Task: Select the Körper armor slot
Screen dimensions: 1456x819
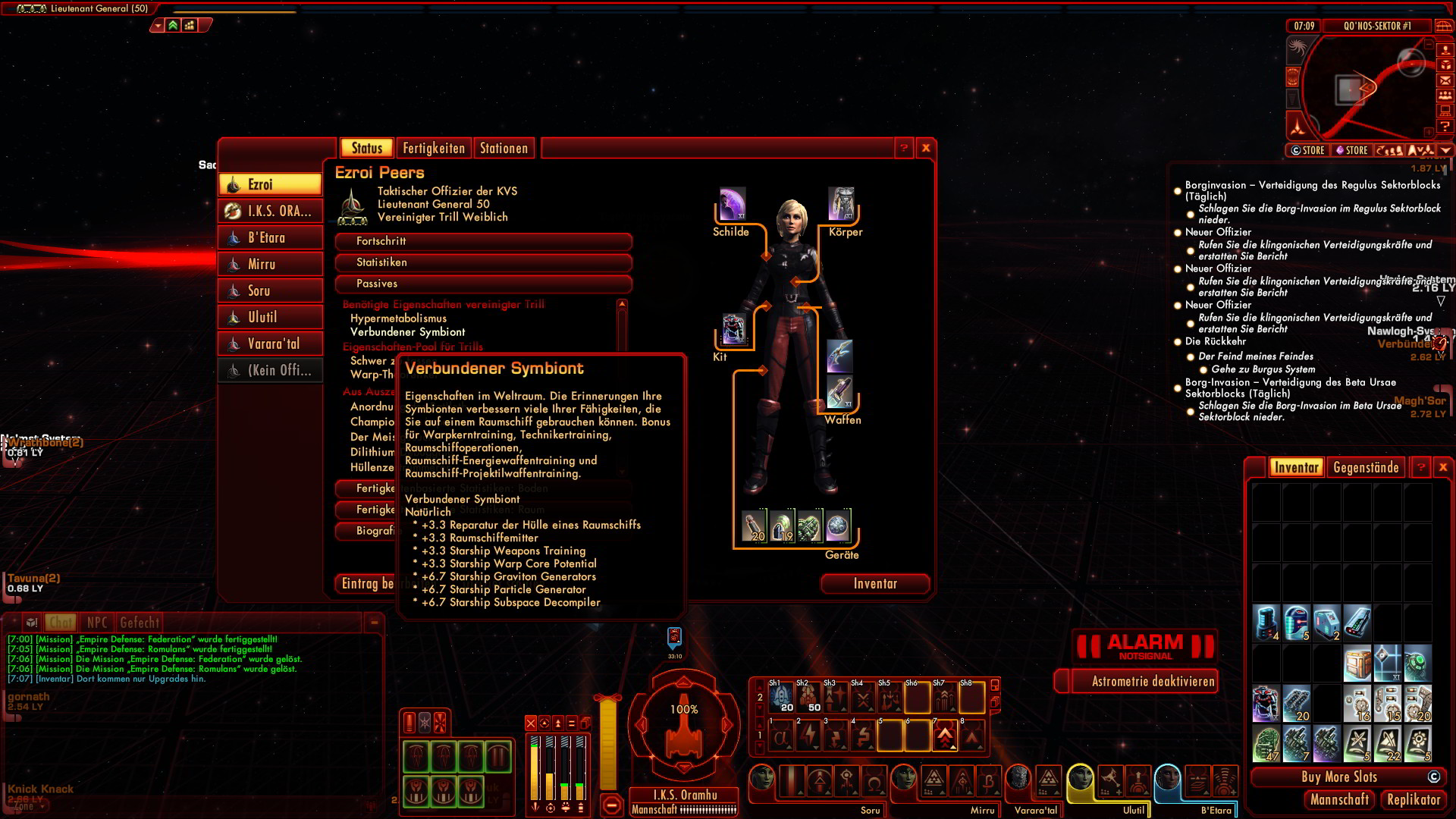Action: (841, 205)
